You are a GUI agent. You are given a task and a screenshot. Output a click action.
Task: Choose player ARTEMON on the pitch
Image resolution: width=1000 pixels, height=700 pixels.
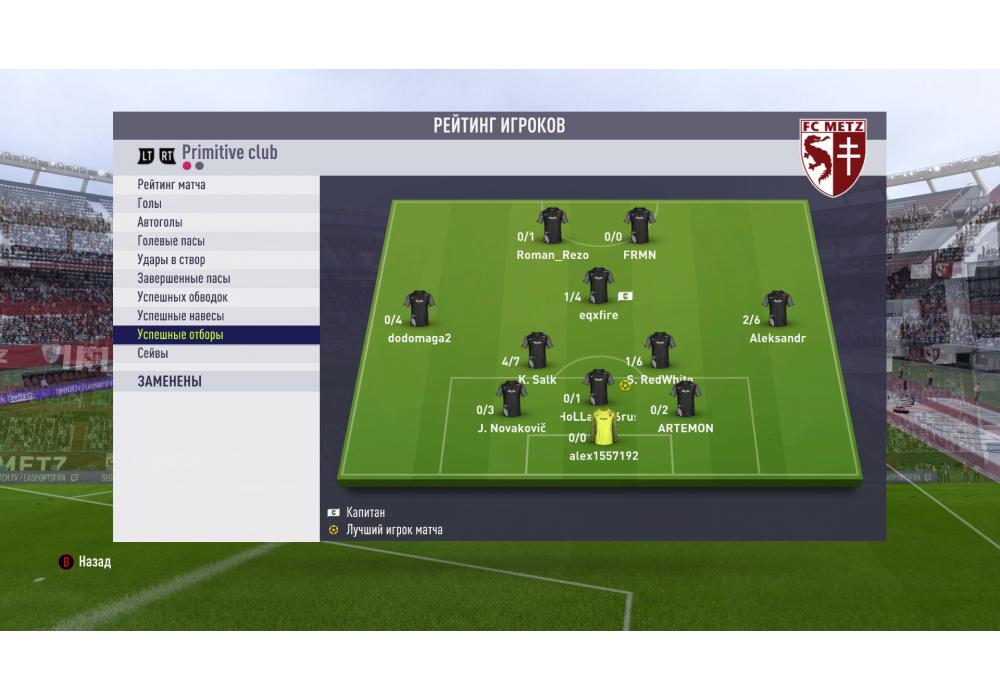(x=685, y=399)
